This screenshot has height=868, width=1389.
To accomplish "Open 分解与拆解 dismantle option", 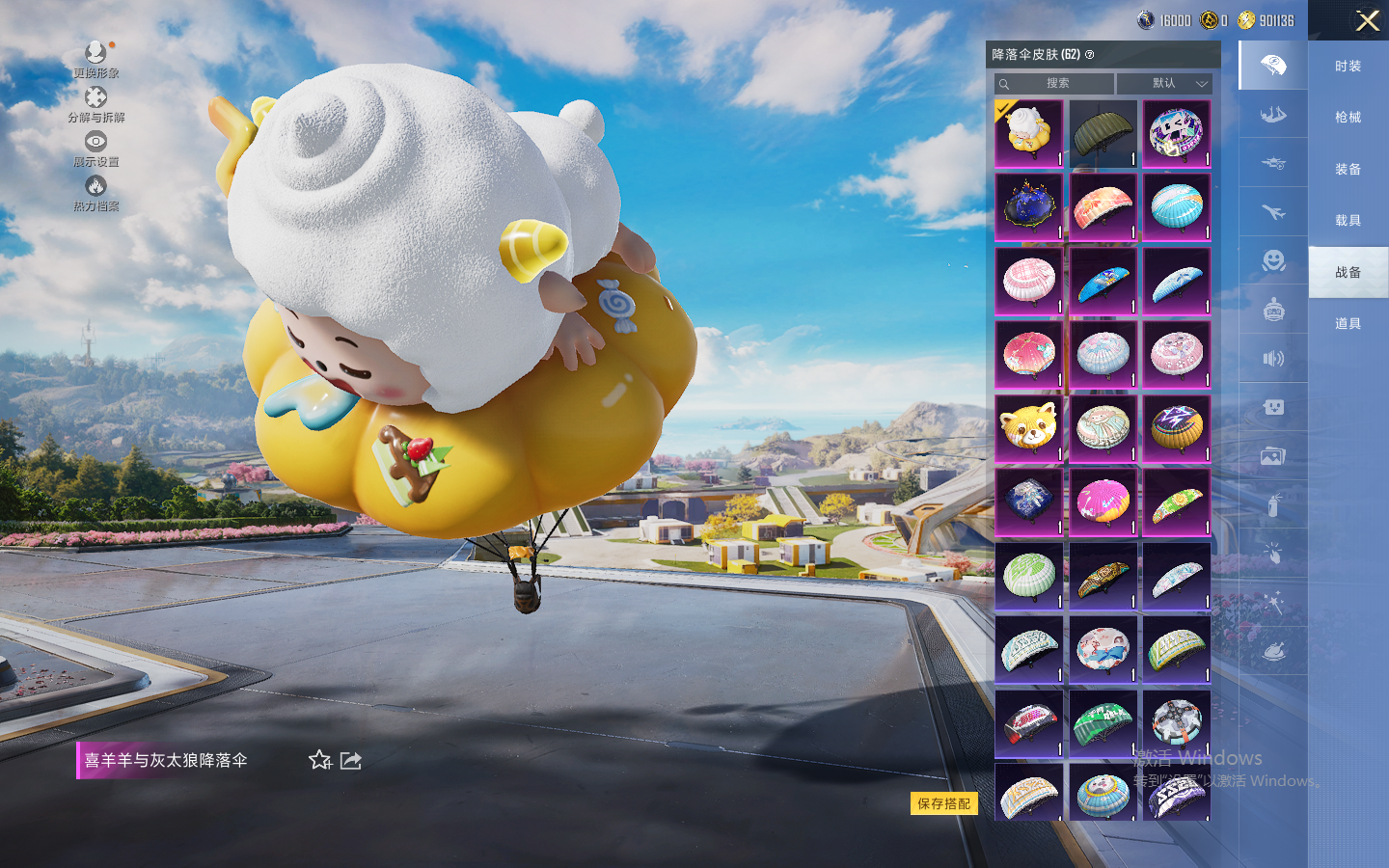I will (x=95, y=104).
